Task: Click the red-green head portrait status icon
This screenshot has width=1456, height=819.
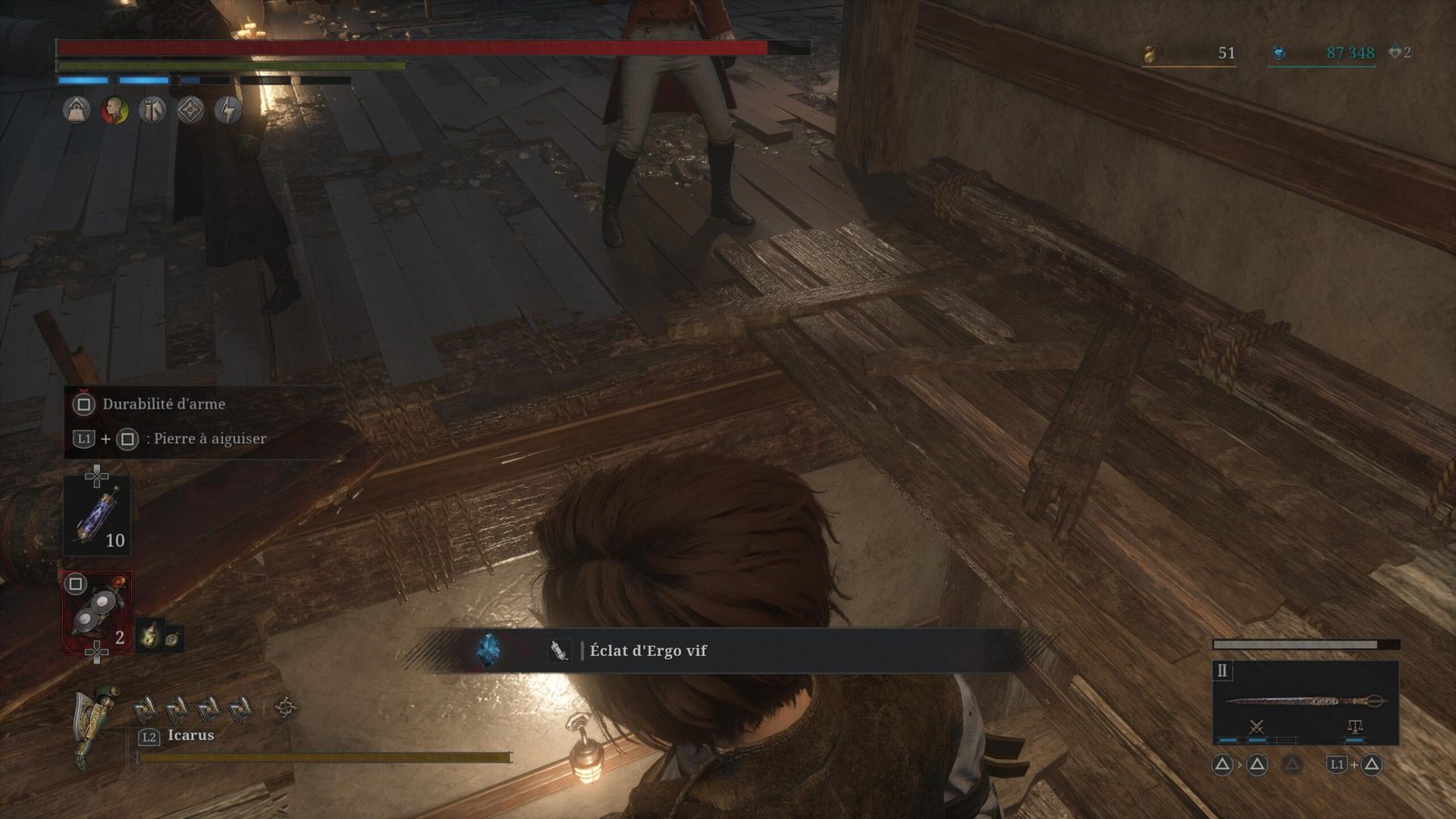Action: point(115,111)
